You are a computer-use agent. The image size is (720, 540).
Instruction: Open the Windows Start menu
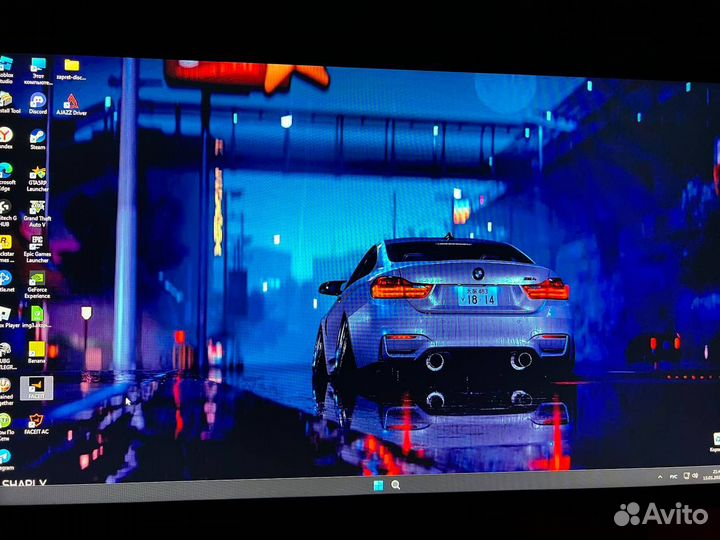[x=379, y=486]
